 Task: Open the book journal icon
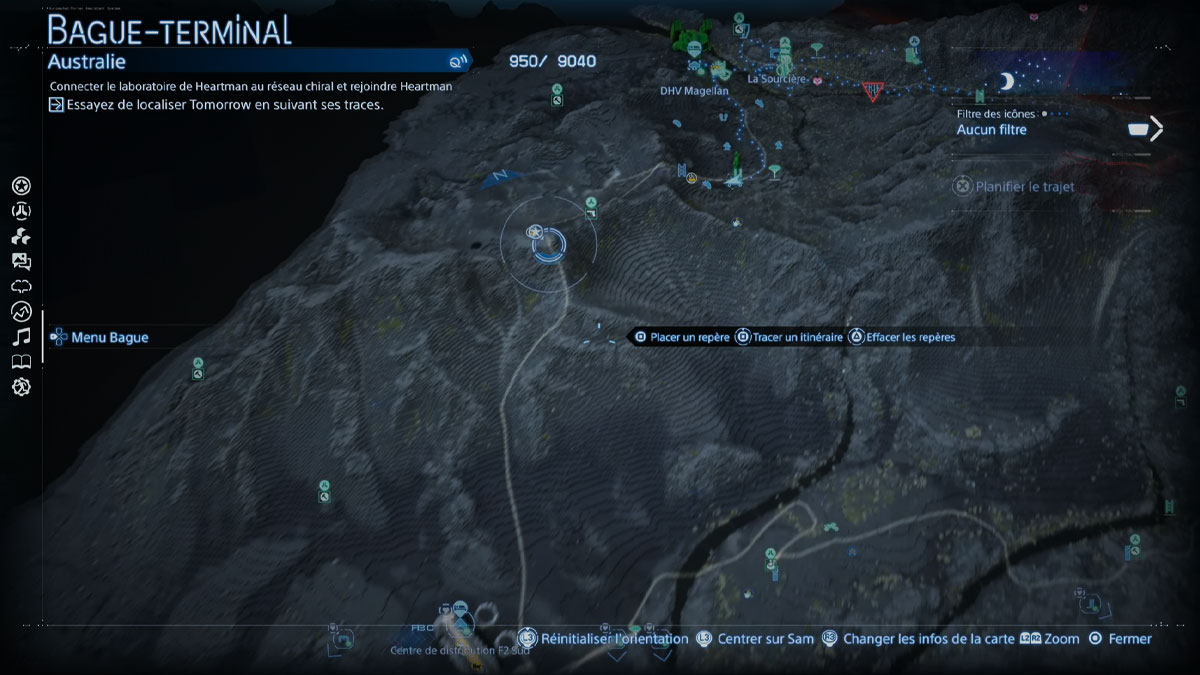click(x=21, y=362)
